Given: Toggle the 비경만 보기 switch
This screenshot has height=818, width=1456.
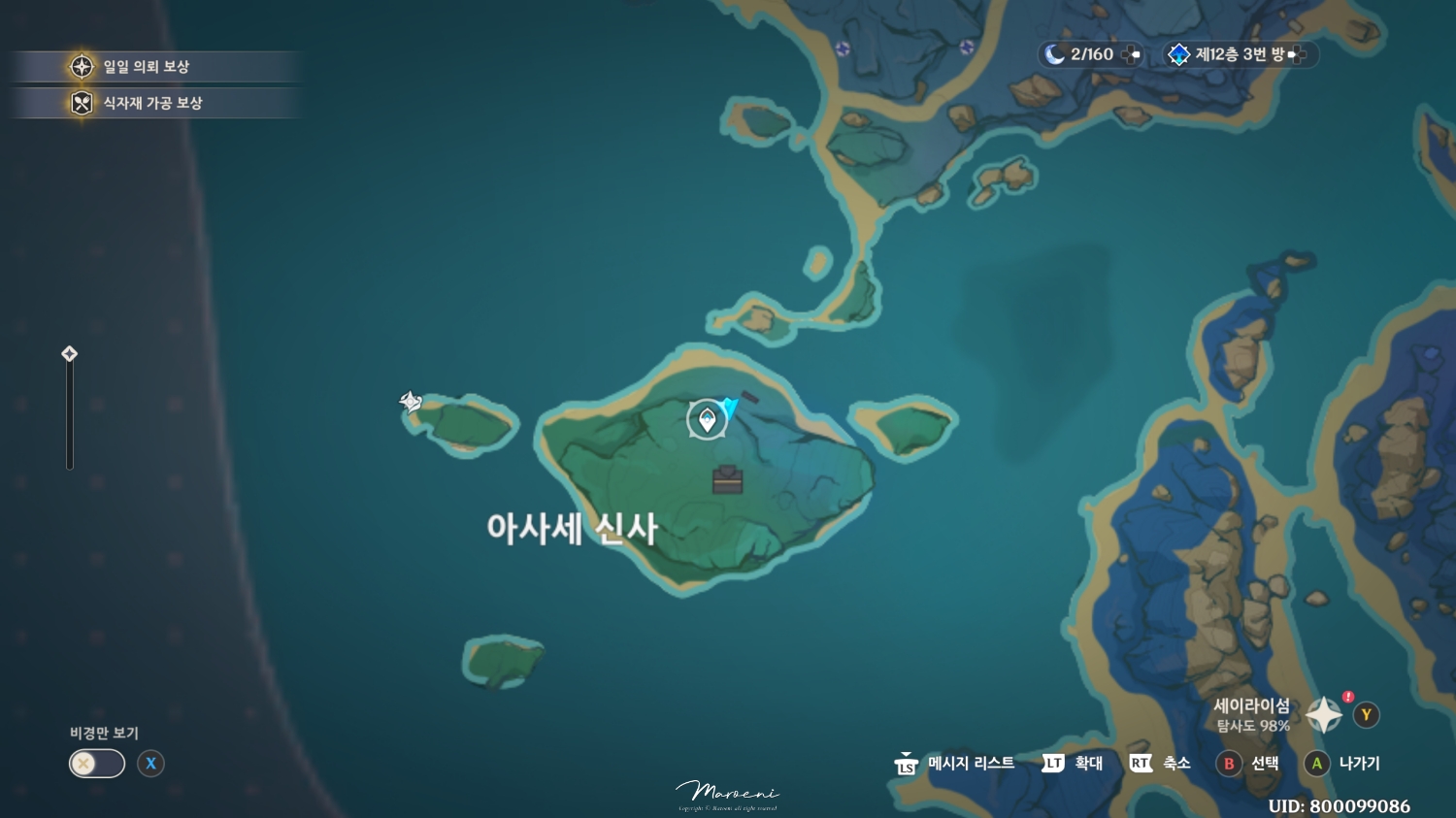Looking at the screenshot, I should click(x=96, y=764).
